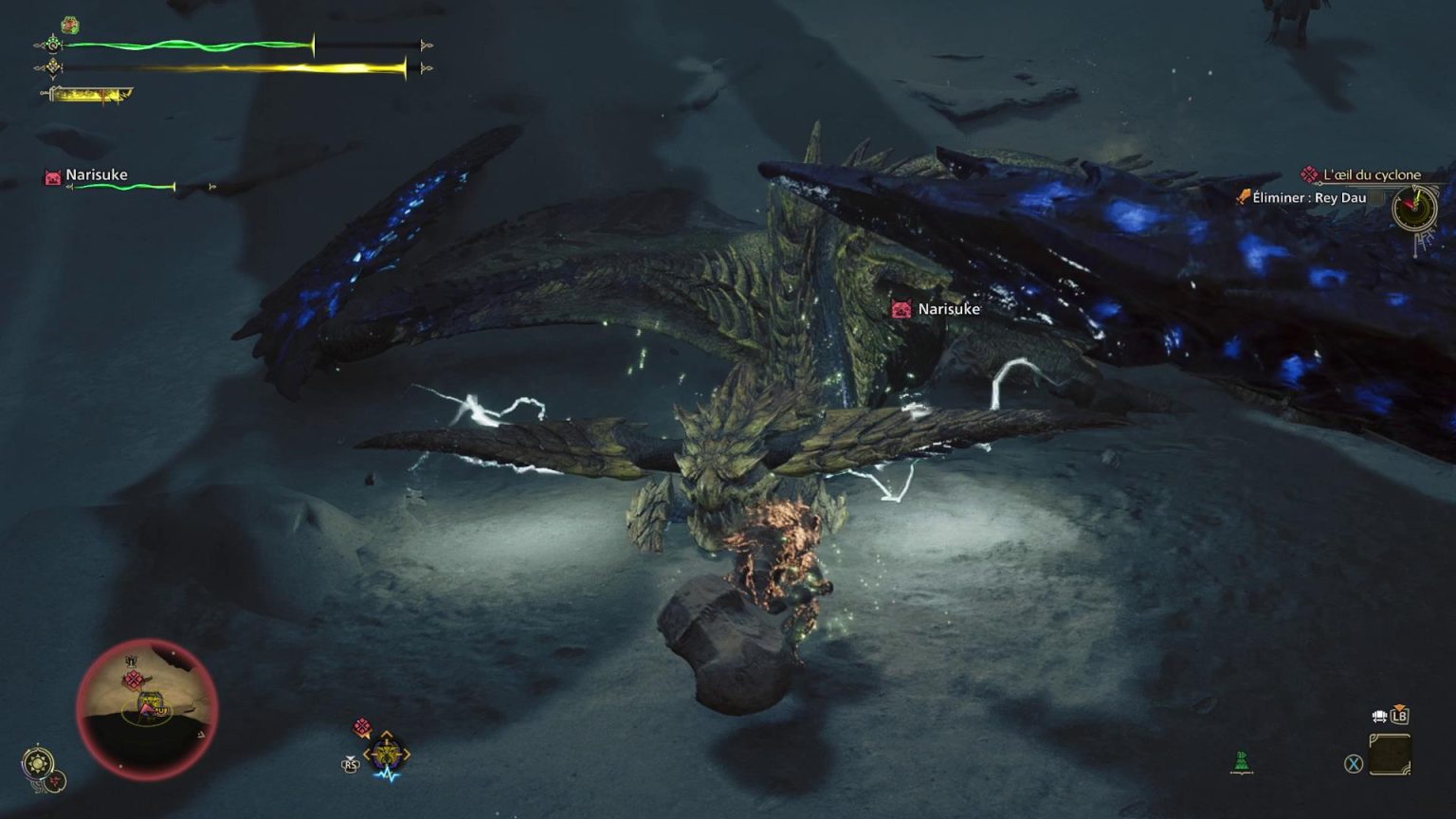Click the Narisuke name tag on the monster

948,309
